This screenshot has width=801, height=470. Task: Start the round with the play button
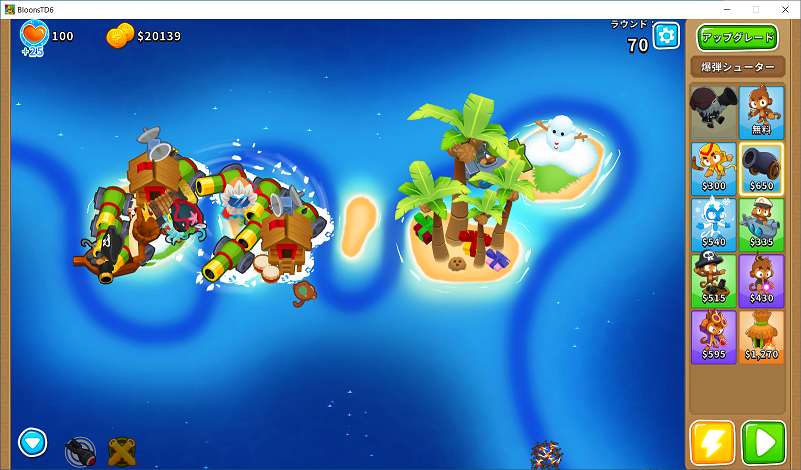[x=763, y=442]
